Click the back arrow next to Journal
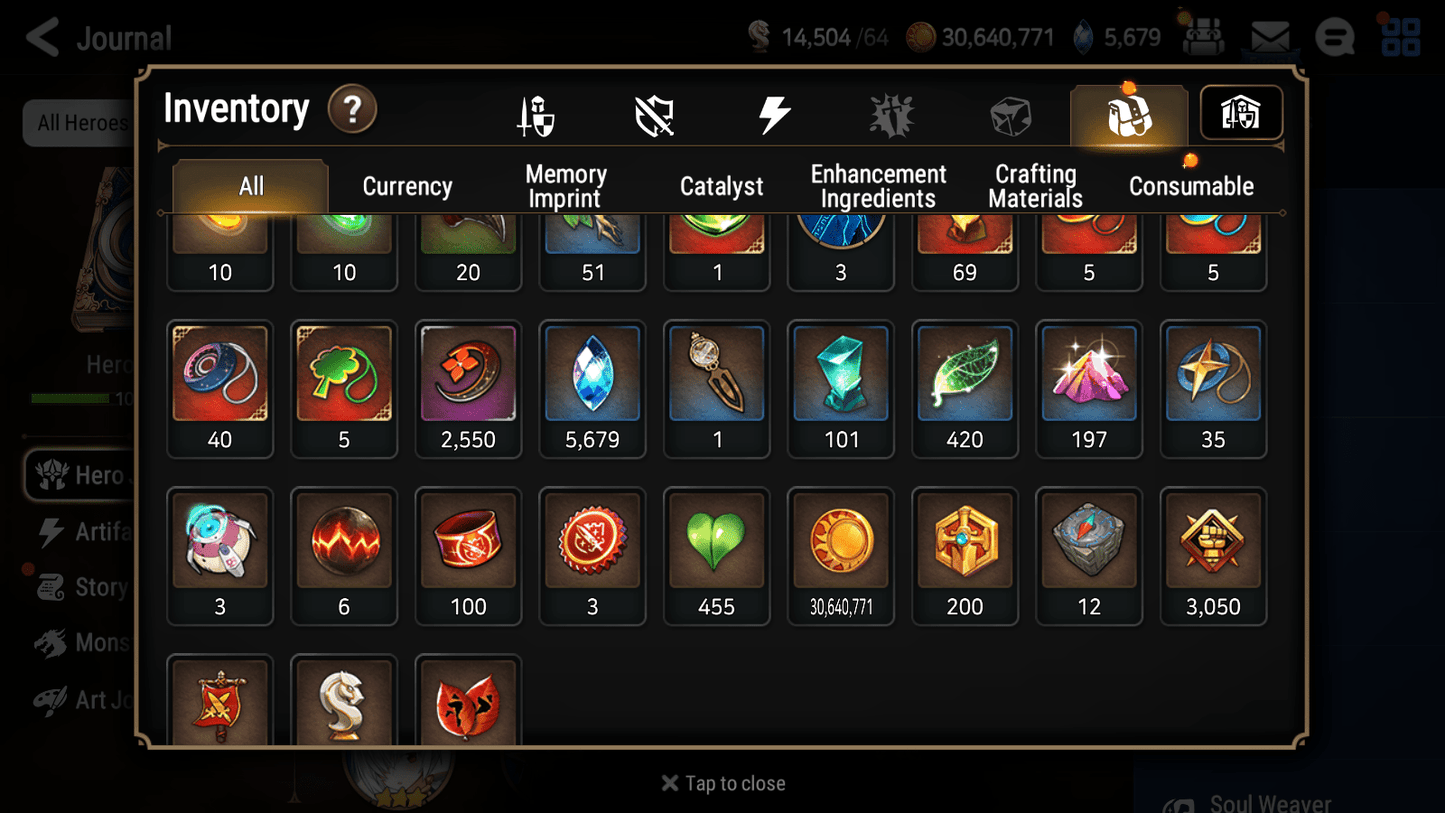 click(x=41, y=36)
